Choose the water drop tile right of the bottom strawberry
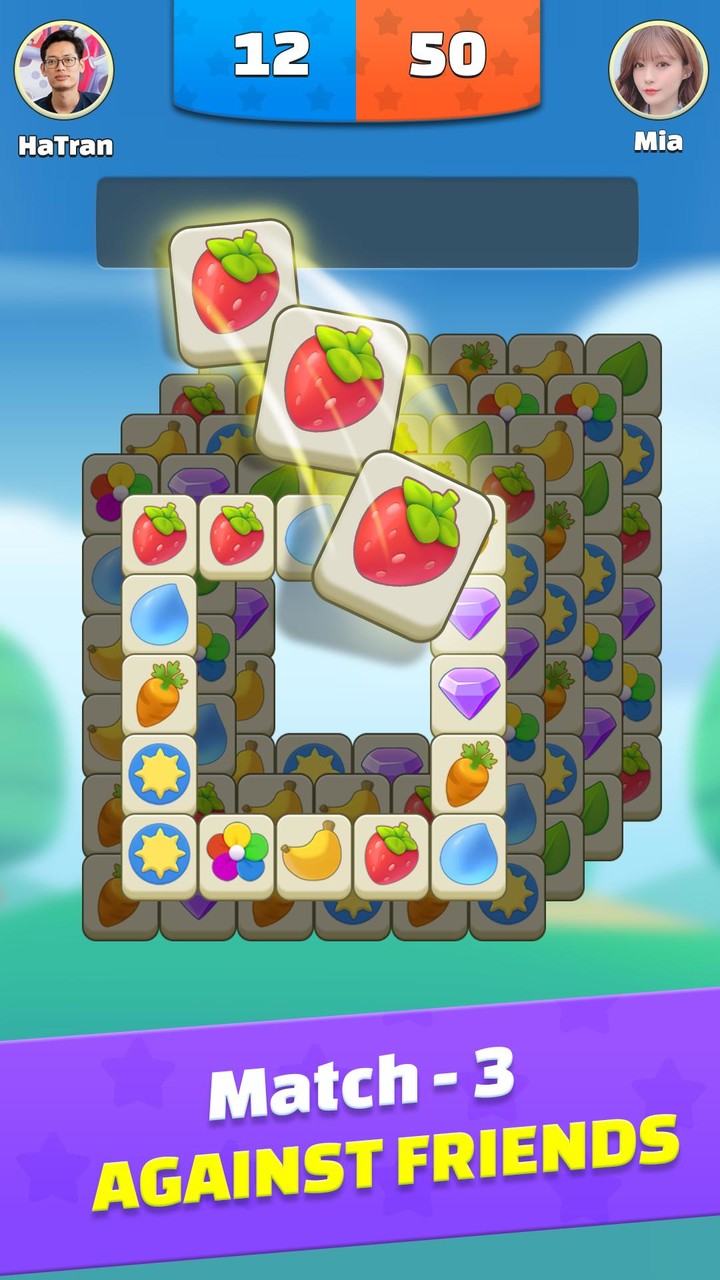 pos(468,855)
